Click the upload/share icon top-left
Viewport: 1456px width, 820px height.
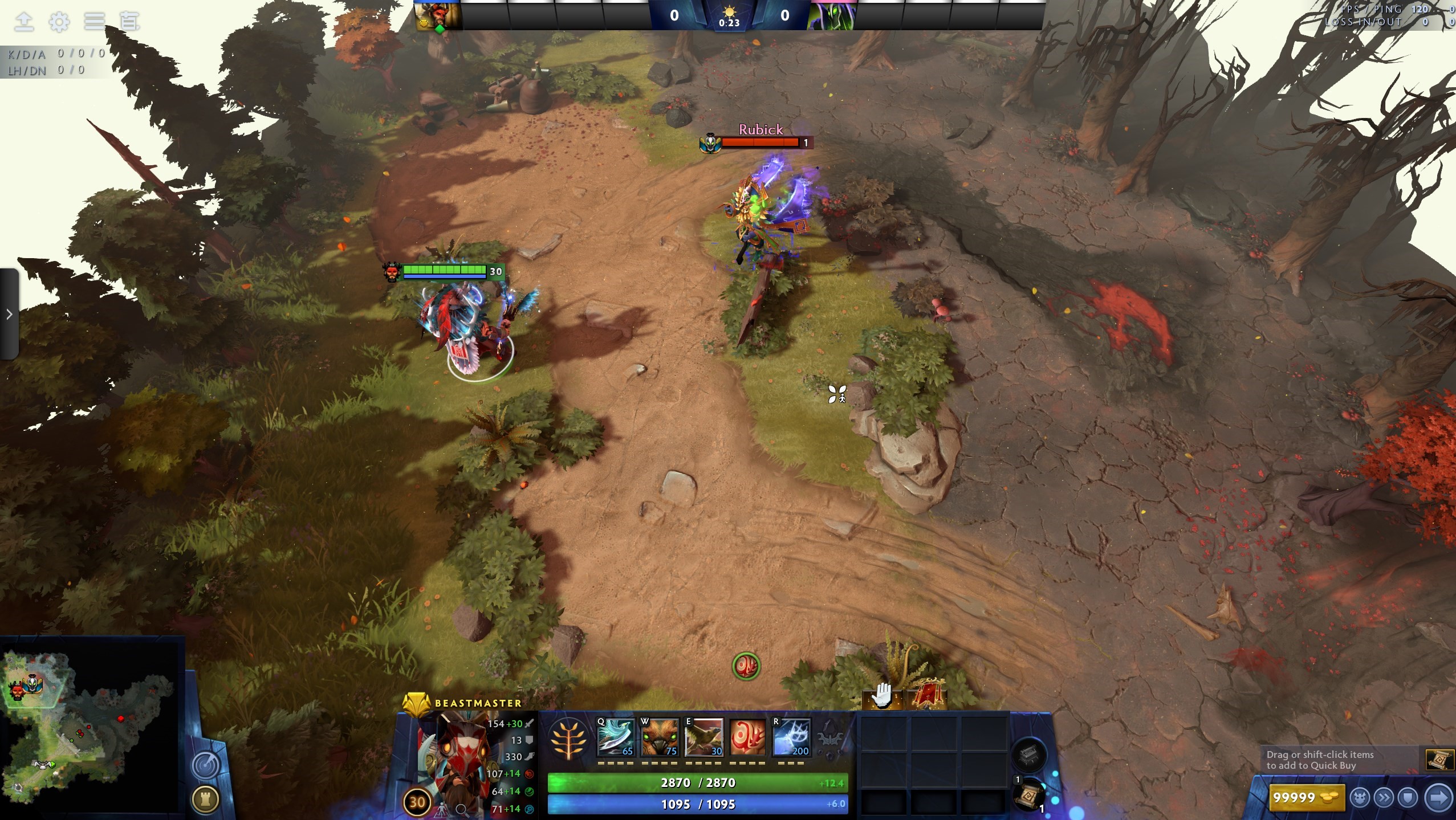[24, 22]
